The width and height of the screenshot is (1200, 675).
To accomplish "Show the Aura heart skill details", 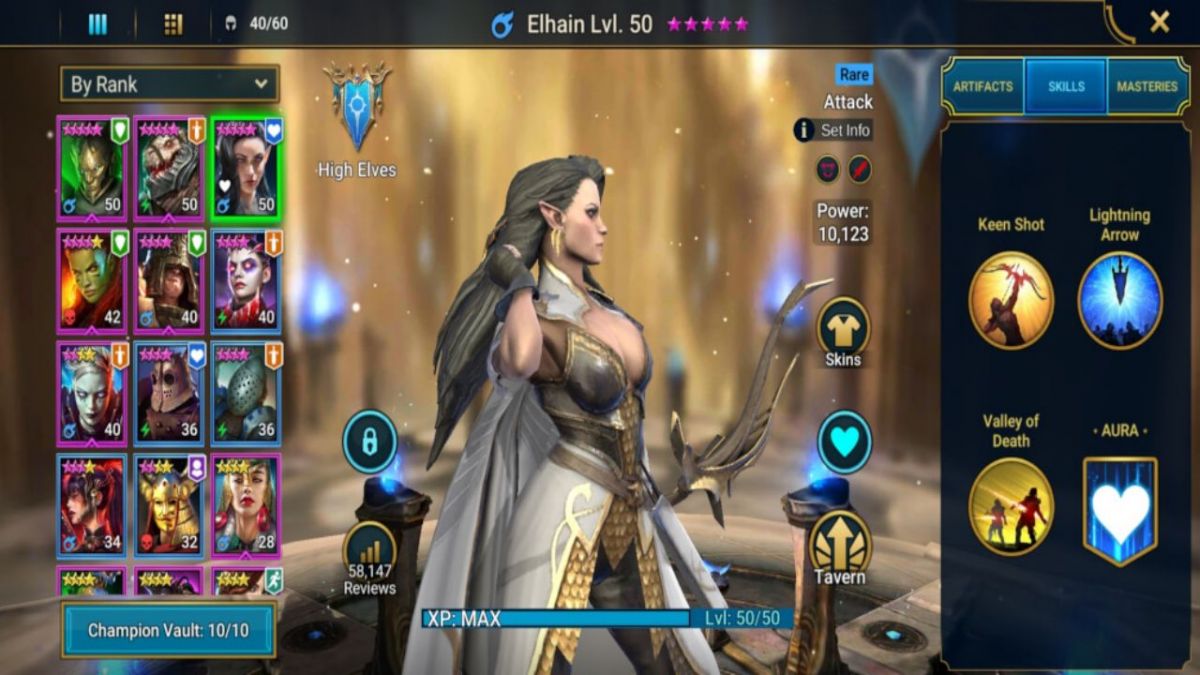I will [x=1120, y=510].
